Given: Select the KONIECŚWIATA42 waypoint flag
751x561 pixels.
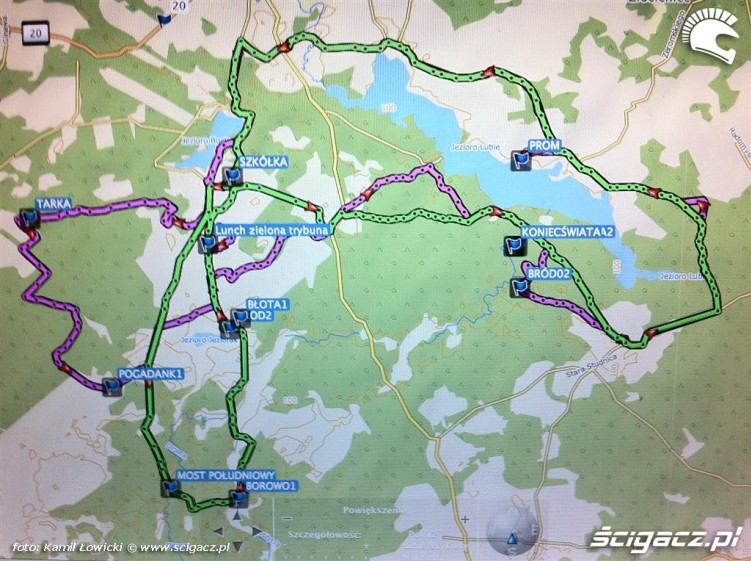Looking at the screenshot, I should point(514,245).
